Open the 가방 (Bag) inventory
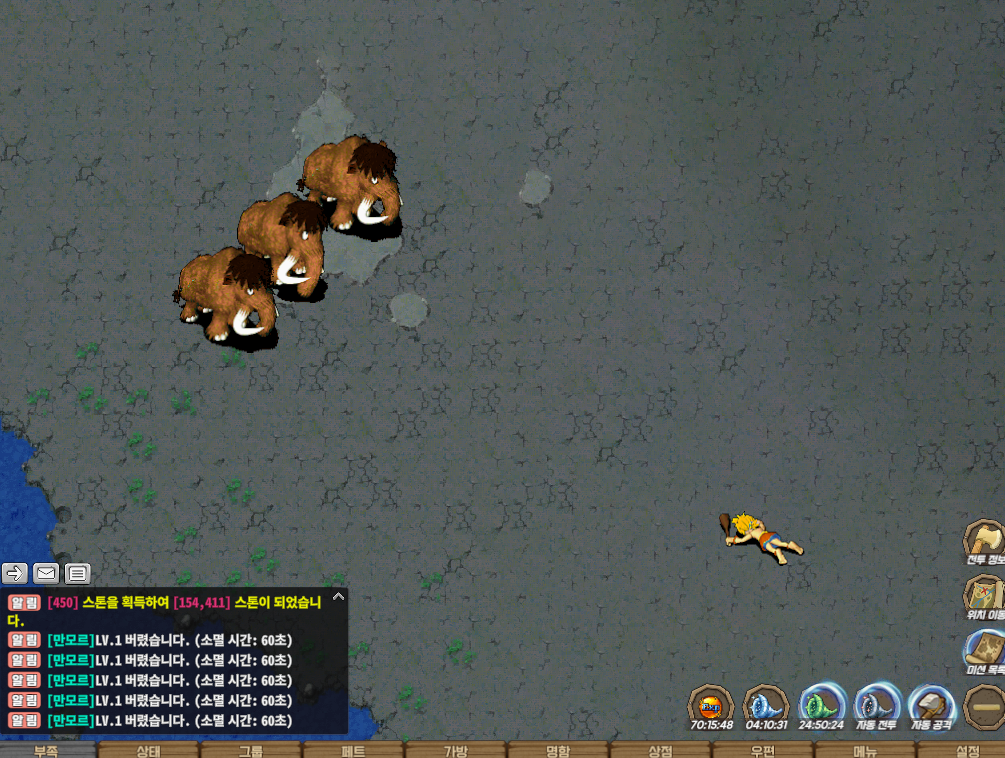This screenshot has height=758, width=1005. [456, 750]
